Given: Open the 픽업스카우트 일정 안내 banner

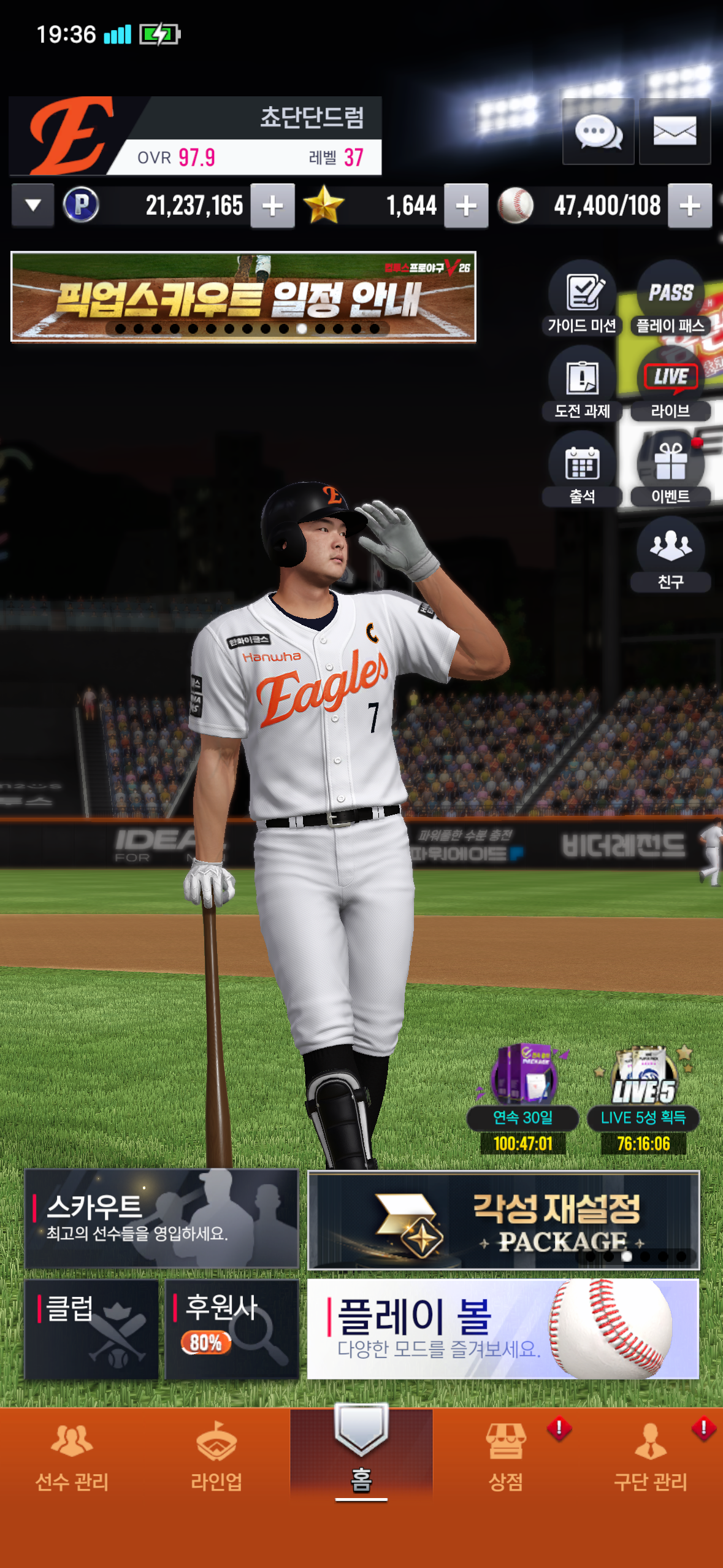Looking at the screenshot, I should [243, 296].
